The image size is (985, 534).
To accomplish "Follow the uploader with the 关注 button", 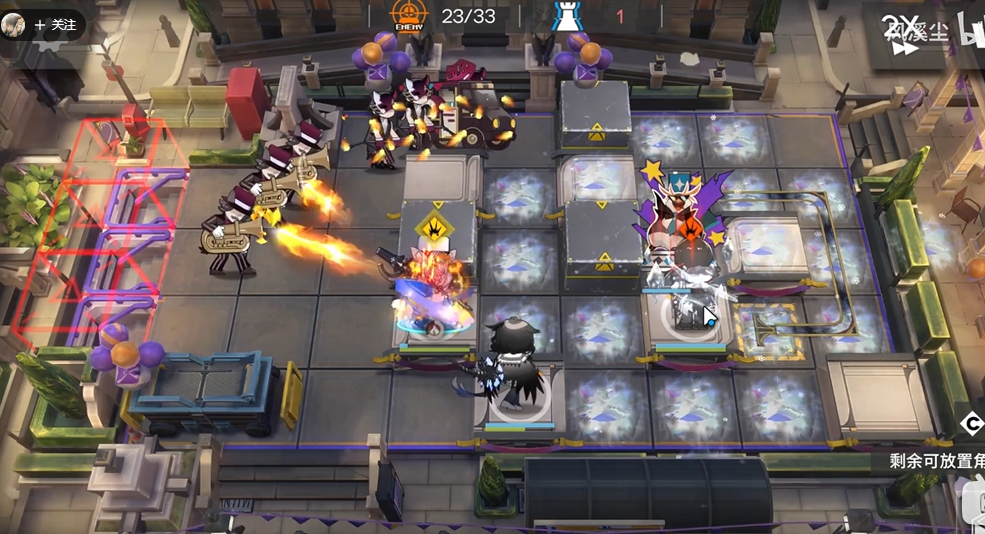I will (55, 25).
